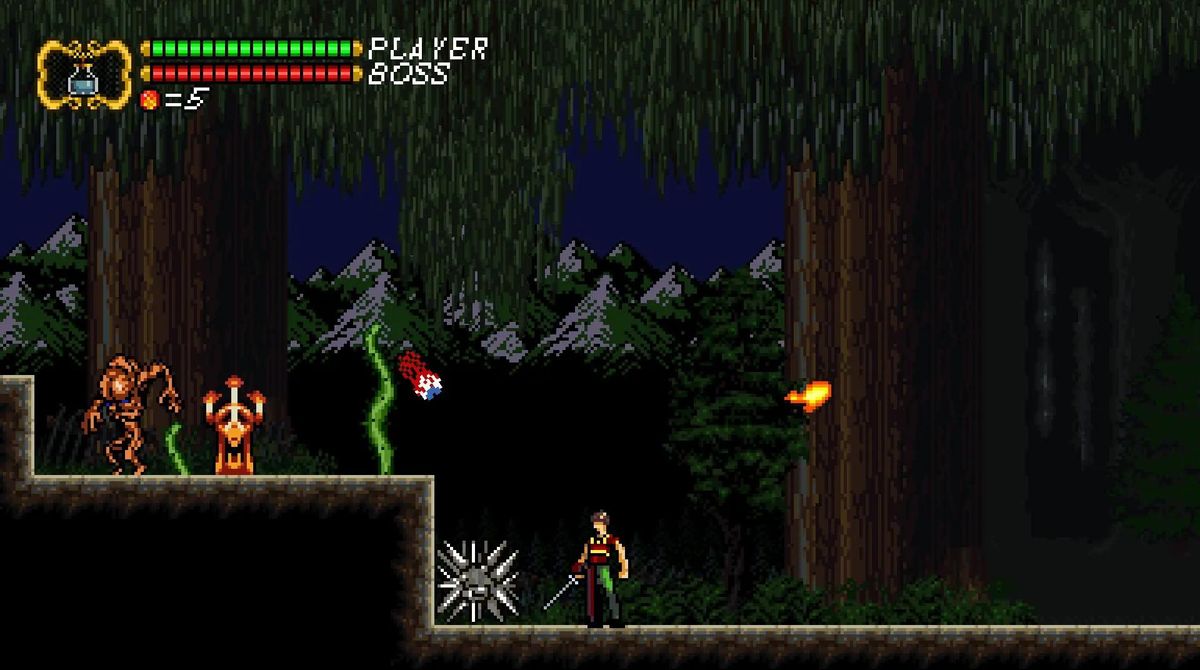Viewport: 1200px width, 670px height.
Task: Select the holy water flask subweapon slot
Action: pyautogui.click(x=83, y=75)
